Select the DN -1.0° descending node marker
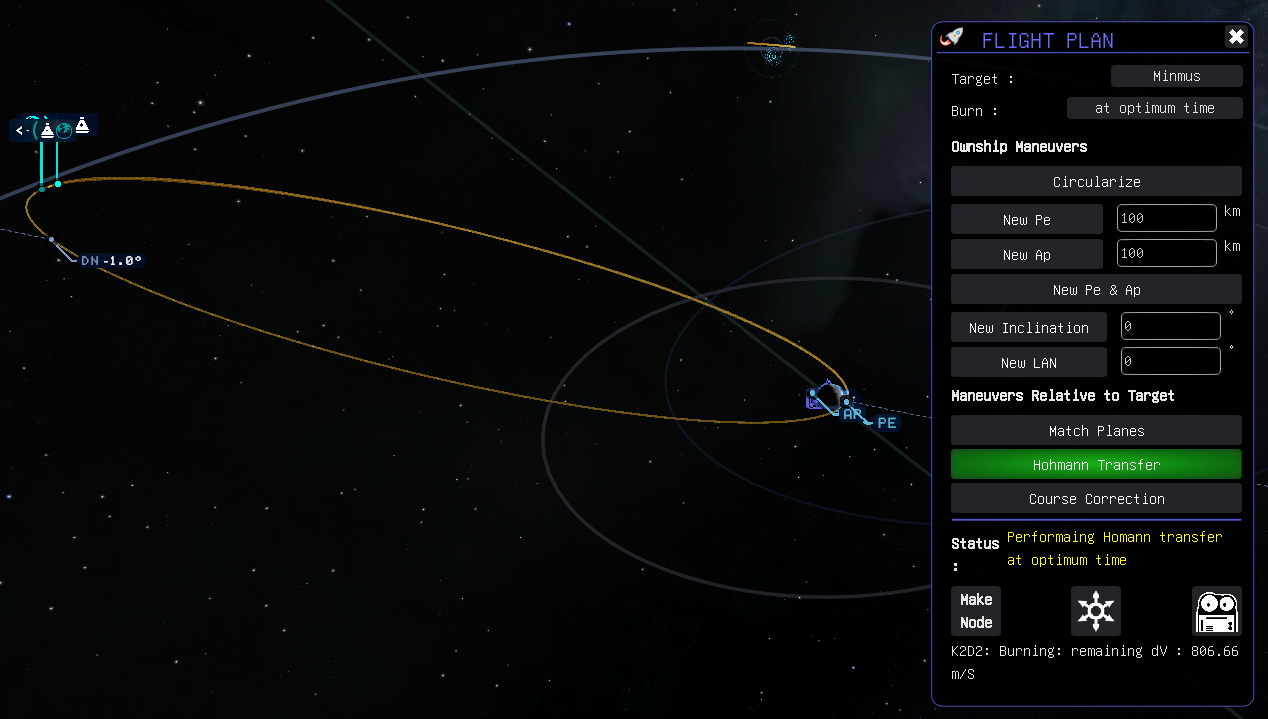Viewport: 1268px width, 719px height. coord(110,261)
